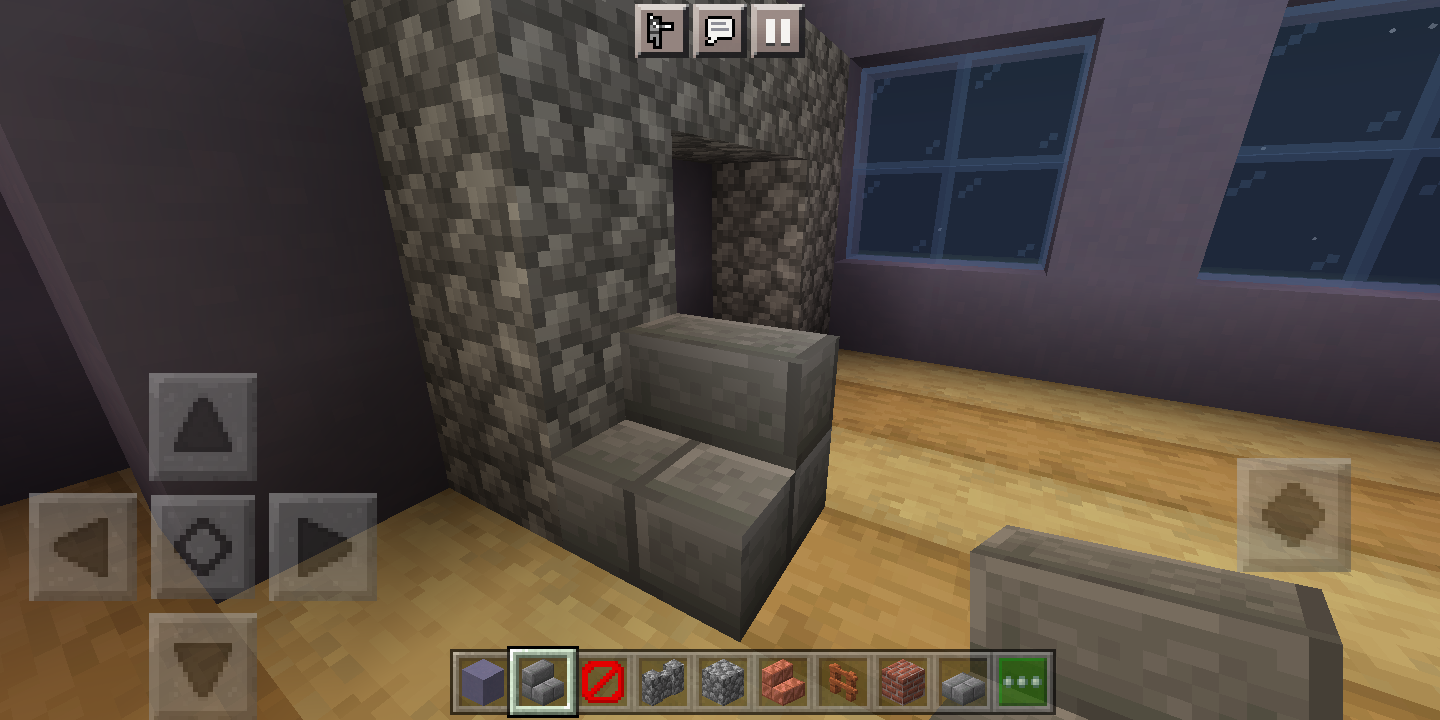Screen dimensions: 1440x720
Task: Switch camera perspective view
Action: tap(661, 31)
